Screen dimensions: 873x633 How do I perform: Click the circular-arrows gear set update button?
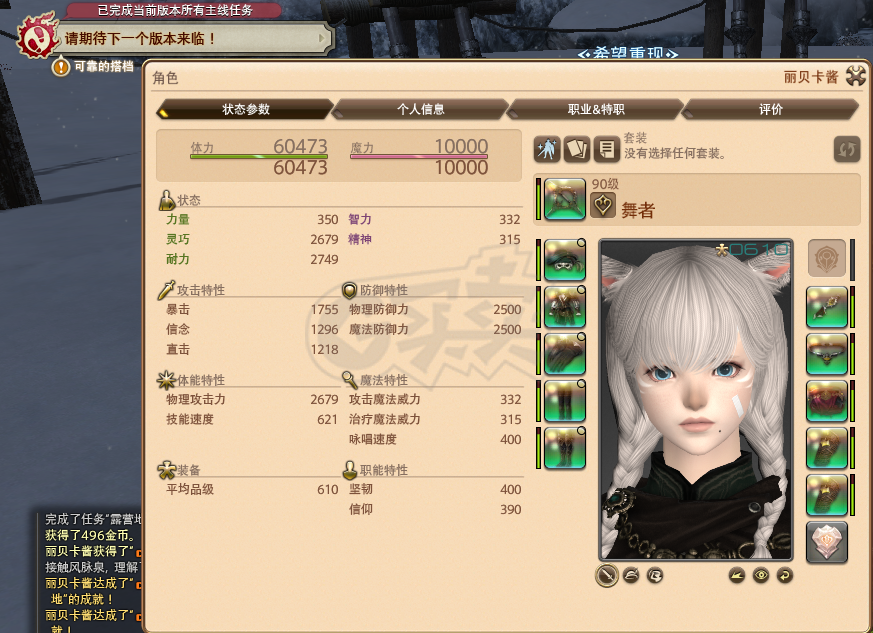click(x=847, y=150)
